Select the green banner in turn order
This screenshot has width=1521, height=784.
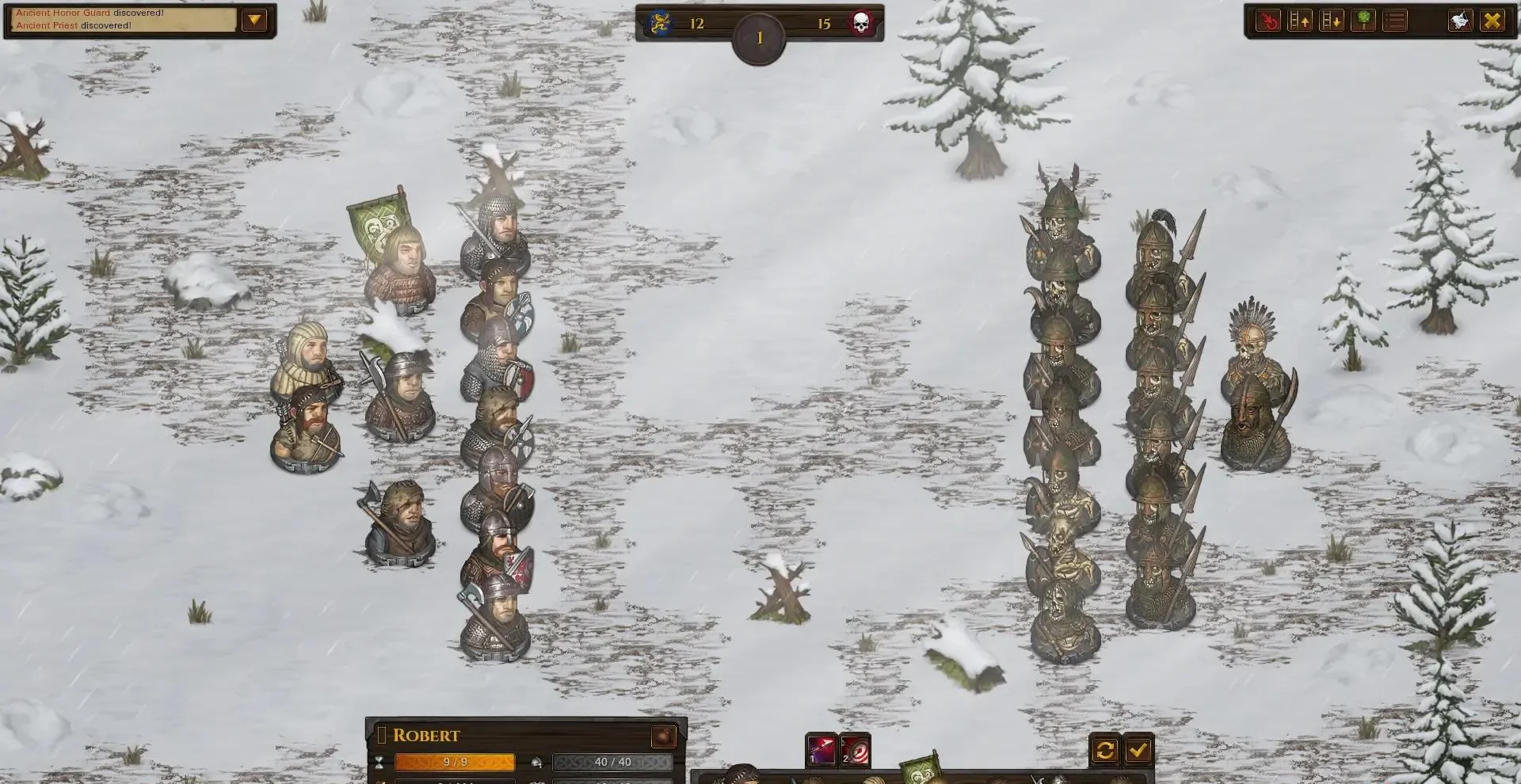(921, 770)
